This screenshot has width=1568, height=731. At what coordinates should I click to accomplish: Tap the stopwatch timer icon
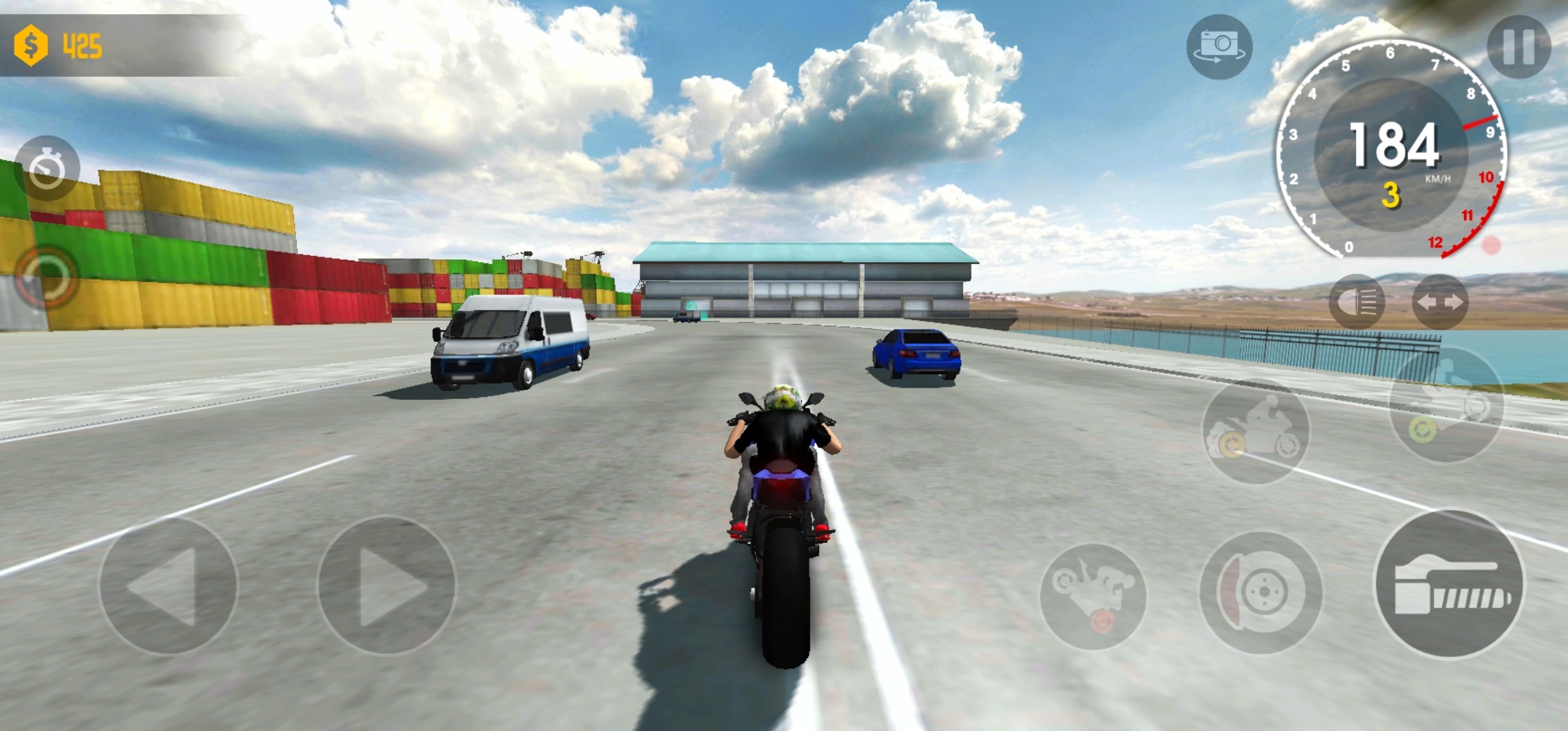tap(47, 168)
